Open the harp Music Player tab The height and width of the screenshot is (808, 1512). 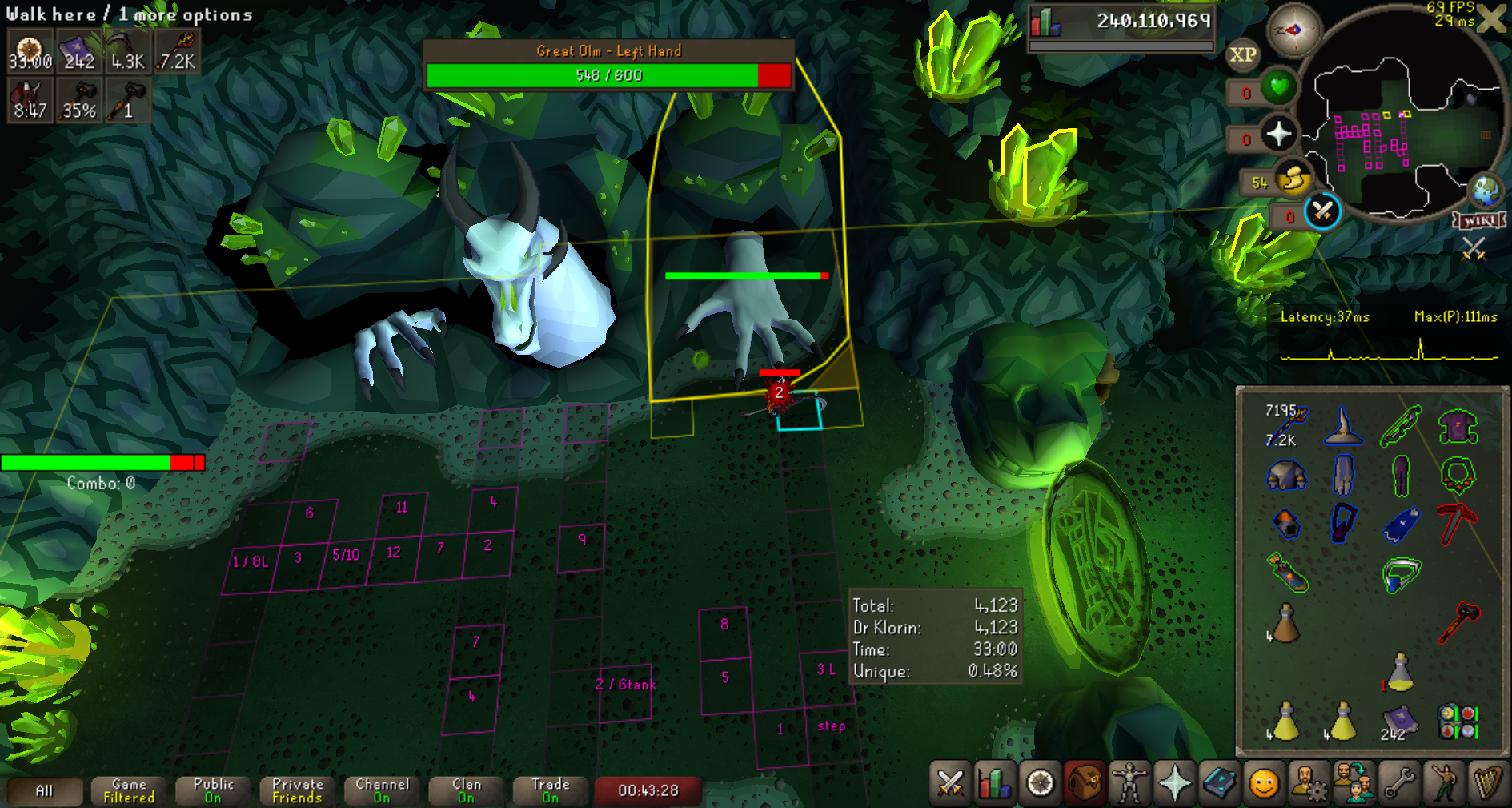(x=1488, y=782)
